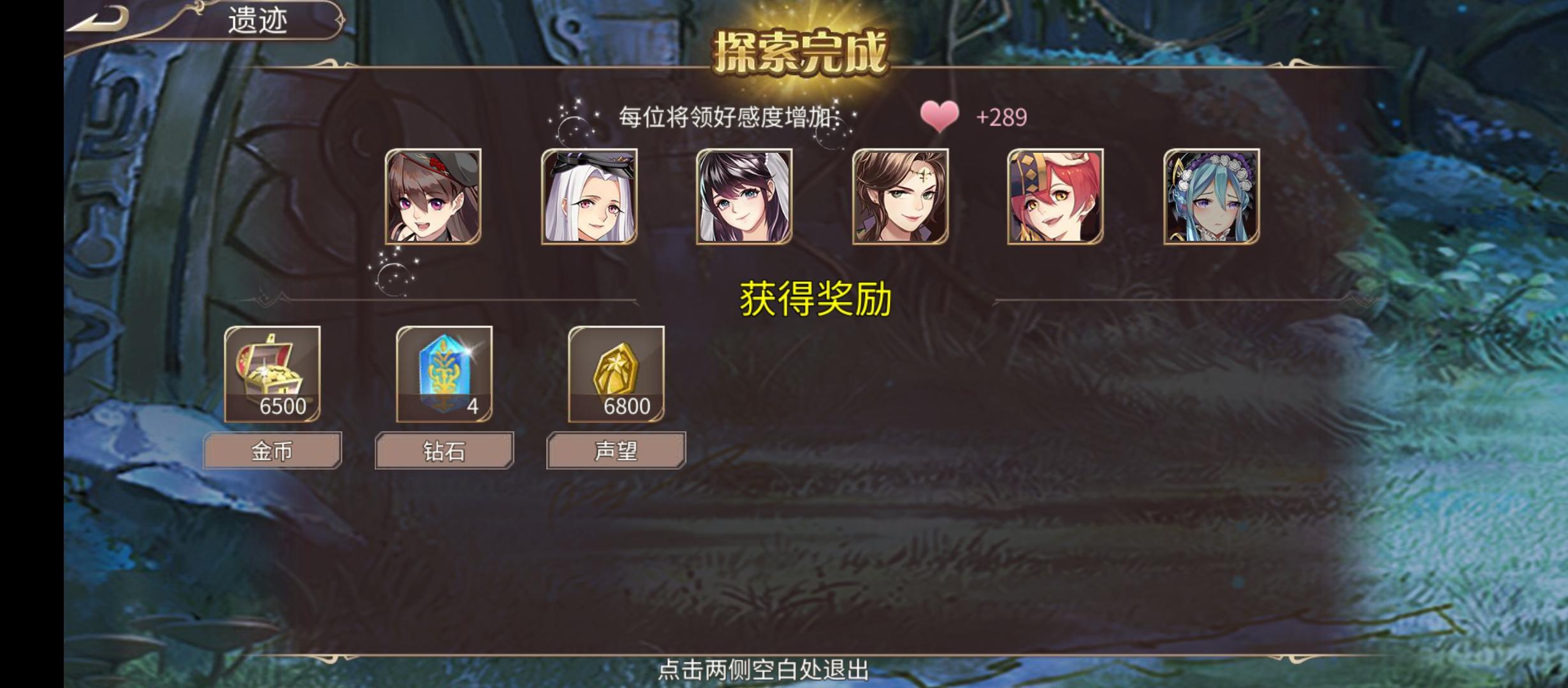Click the 钻石 label plate

pyautogui.click(x=444, y=449)
